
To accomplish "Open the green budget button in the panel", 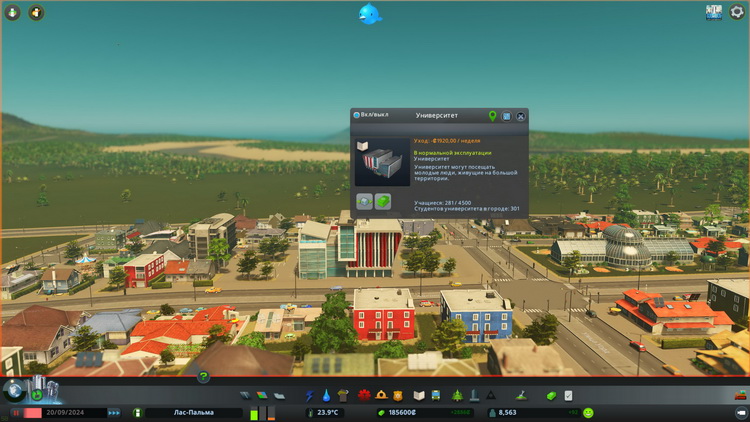I will point(382,200).
